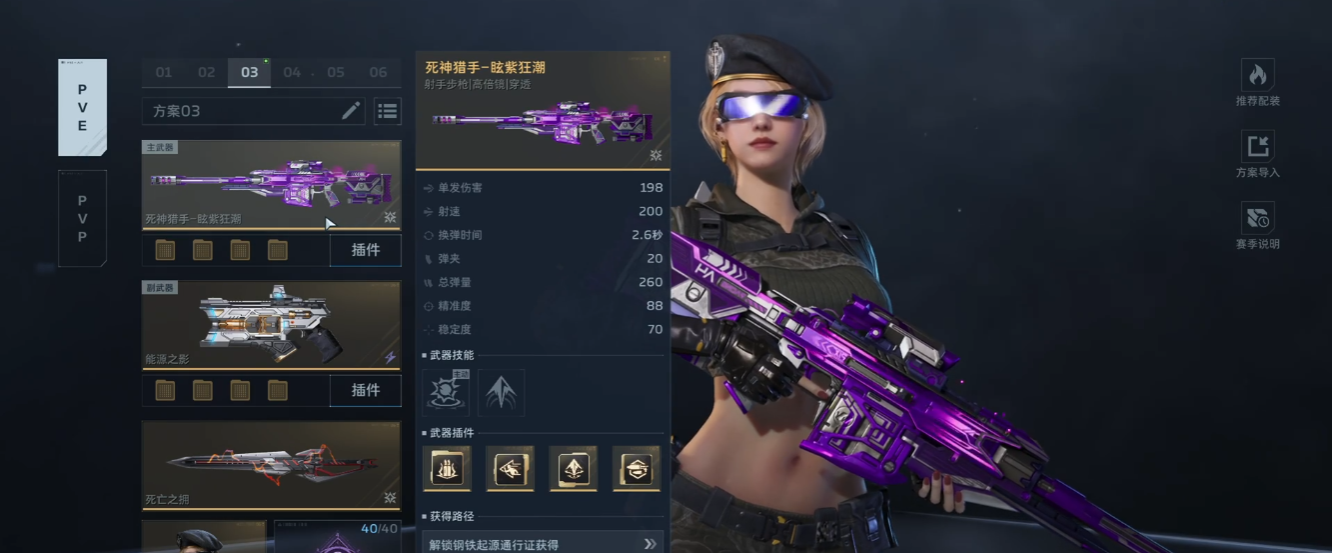Open the 解锁钢铁起源通行证获得 acquisition link
The height and width of the screenshot is (553, 1332).
[542, 544]
